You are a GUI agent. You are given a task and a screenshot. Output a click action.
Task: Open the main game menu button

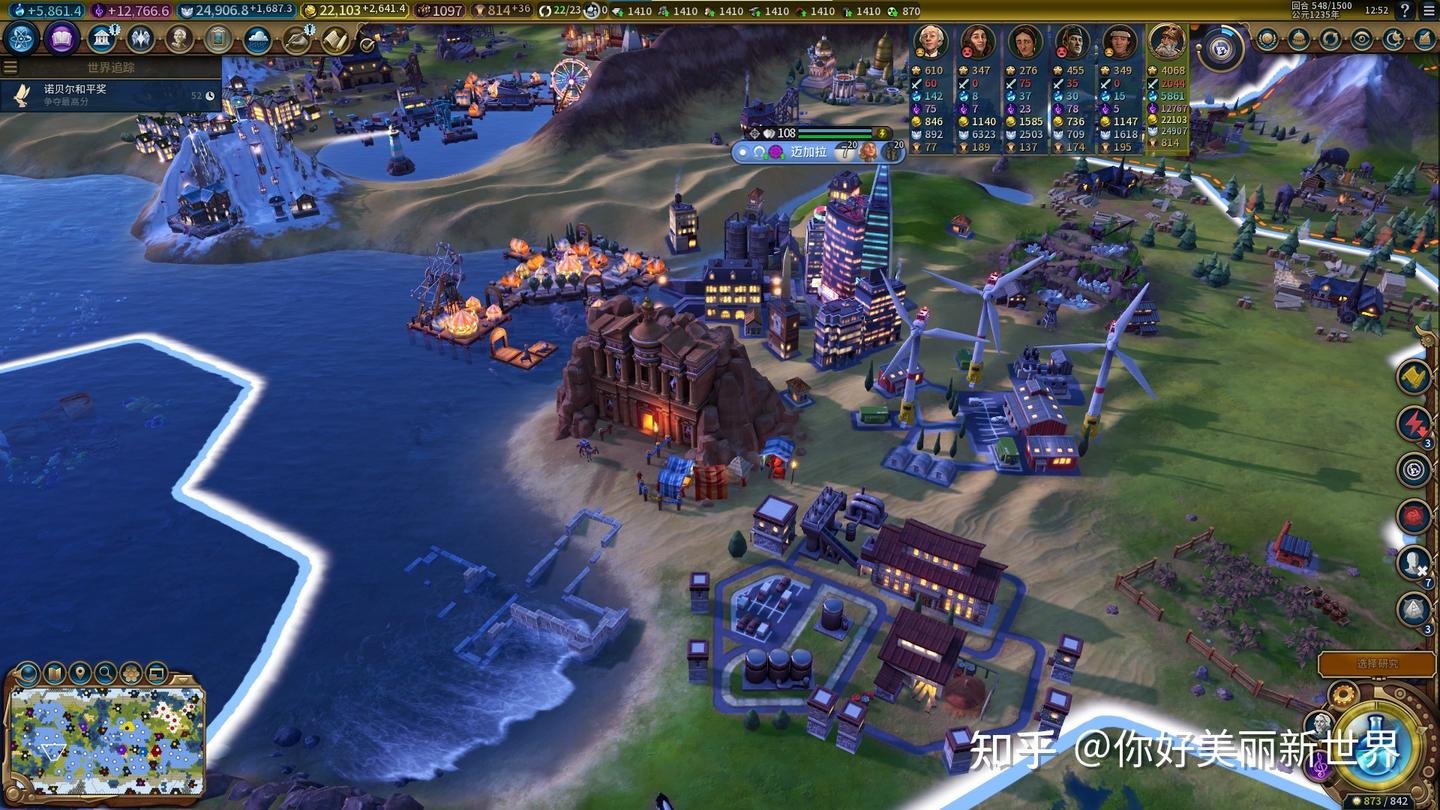[1427, 10]
